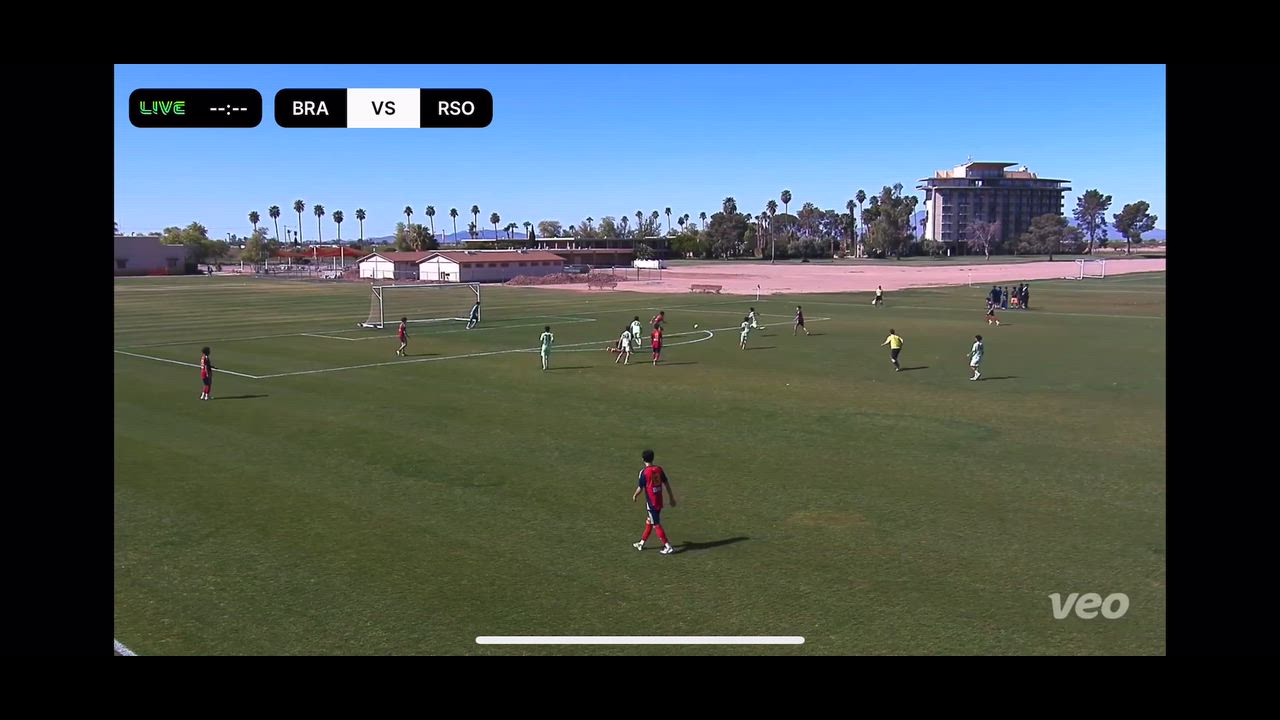Click the green LIVE indicator badge
Screen dimensions: 1280x720
coord(163,108)
